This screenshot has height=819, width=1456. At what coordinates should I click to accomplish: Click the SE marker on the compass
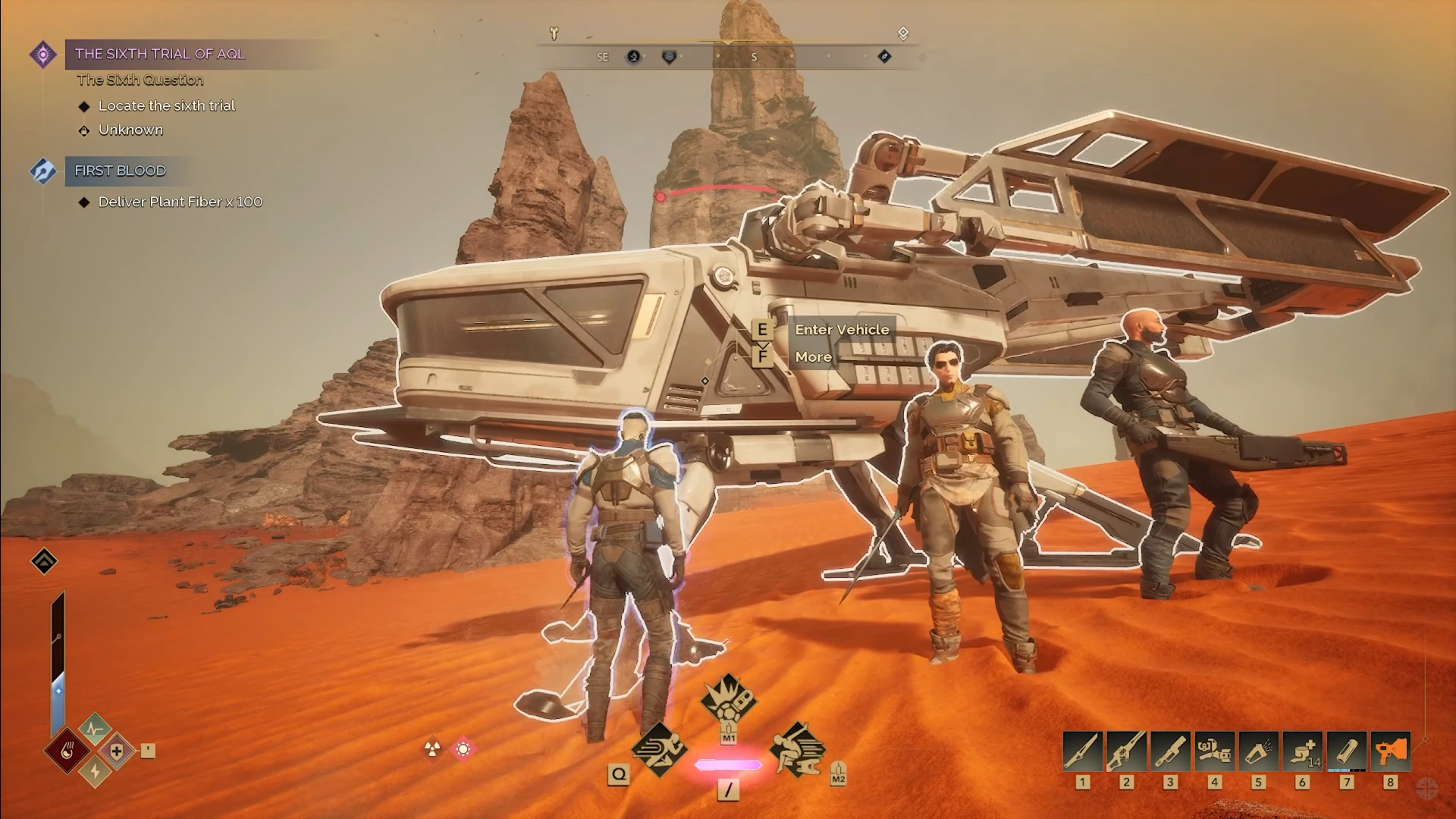602,57
